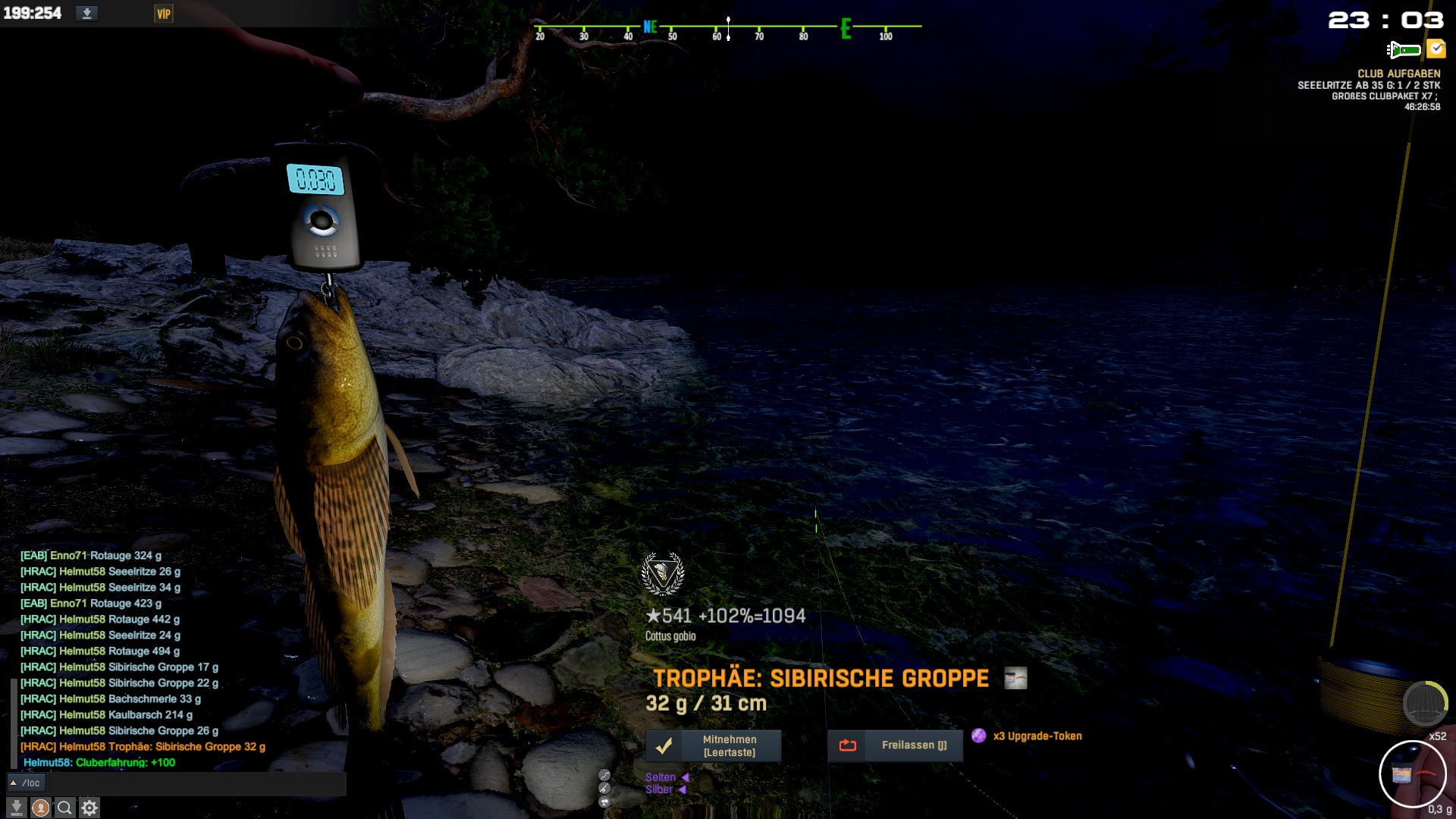Open the magnifier search icon under the chat

[65, 808]
